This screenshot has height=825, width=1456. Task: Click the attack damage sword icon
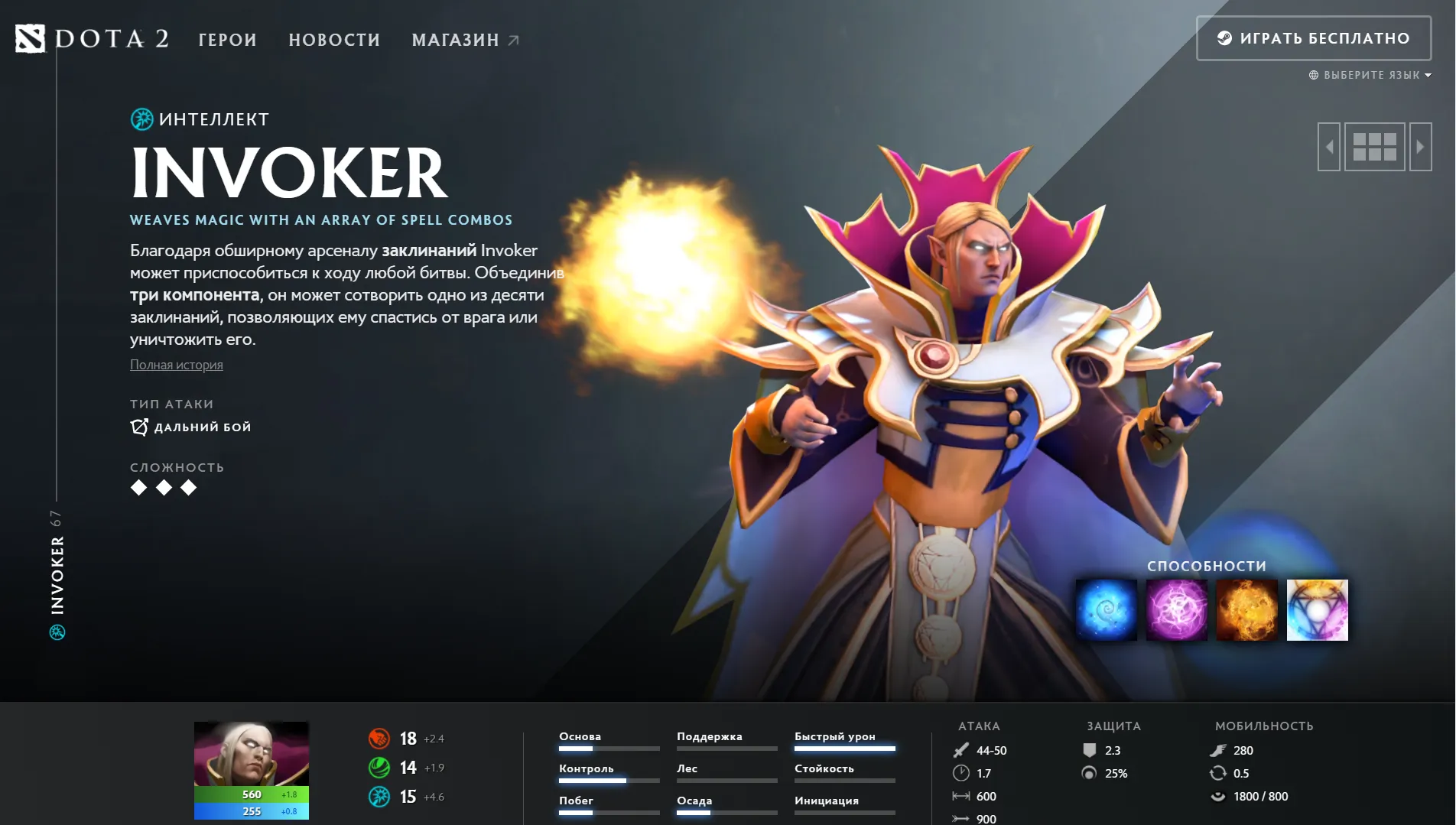(x=962, y=750)
